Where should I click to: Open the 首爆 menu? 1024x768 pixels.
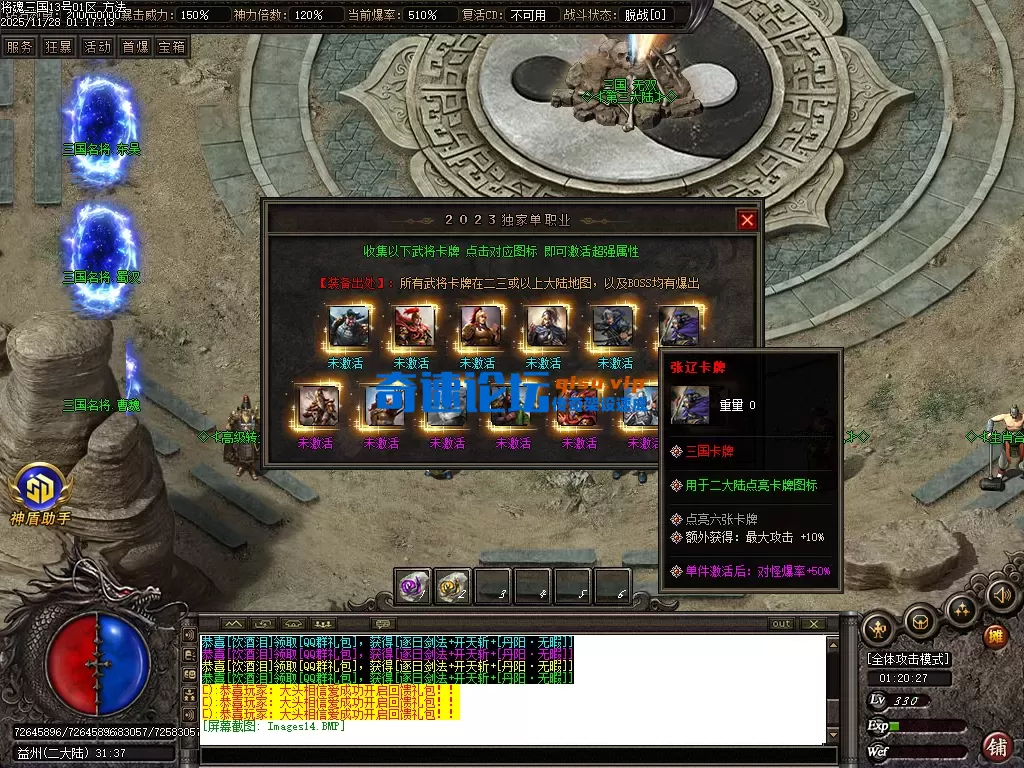click(x=135, y=47)
